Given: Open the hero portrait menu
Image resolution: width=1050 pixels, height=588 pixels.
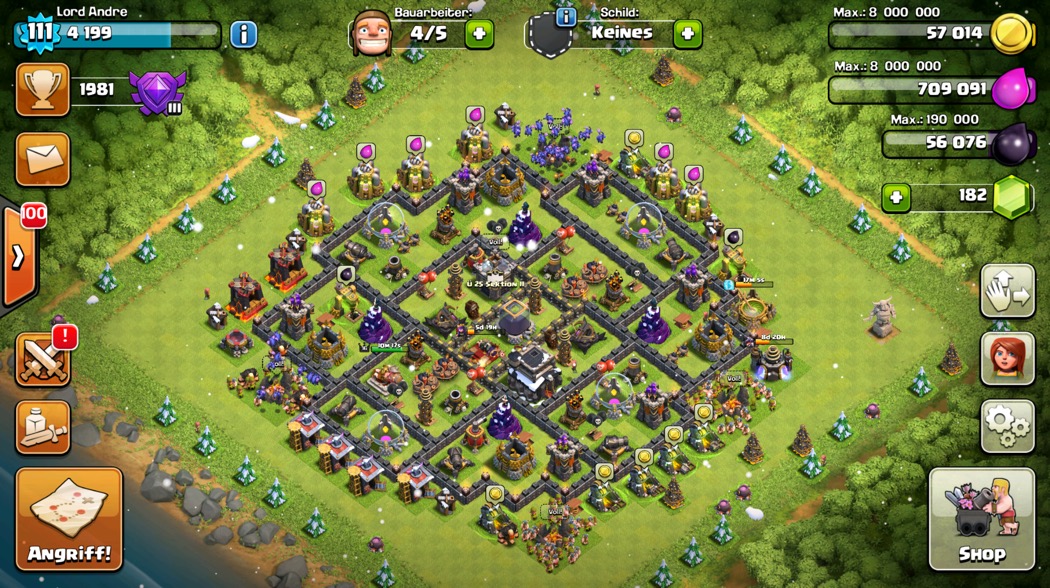Looking at the screenshot, I should coord(1006,358).
